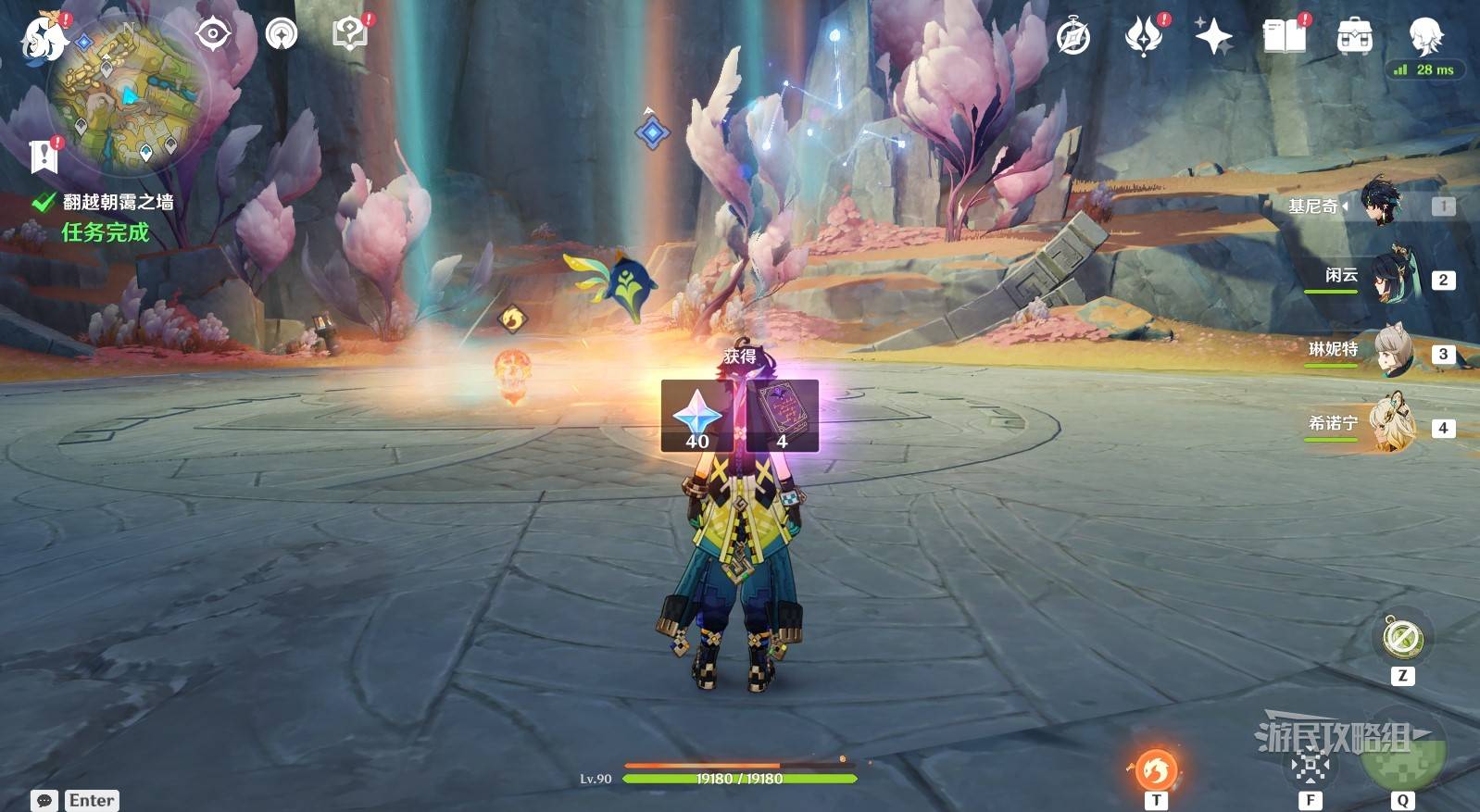Open the character profile head icon
The height and width of the screenshot is (812, 1480).
(x=1424, y=36)
